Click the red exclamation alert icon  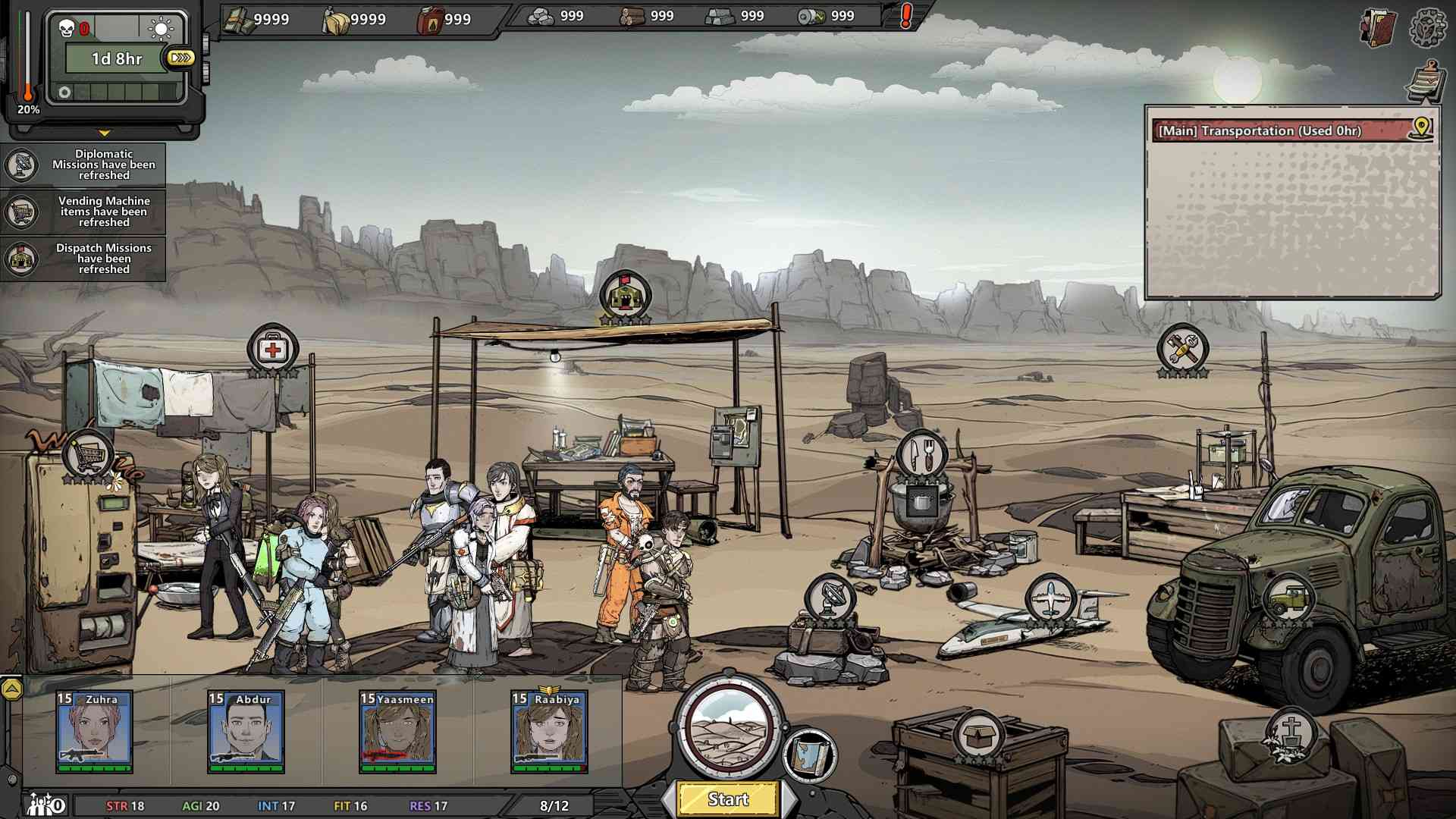tap(905, 16)
